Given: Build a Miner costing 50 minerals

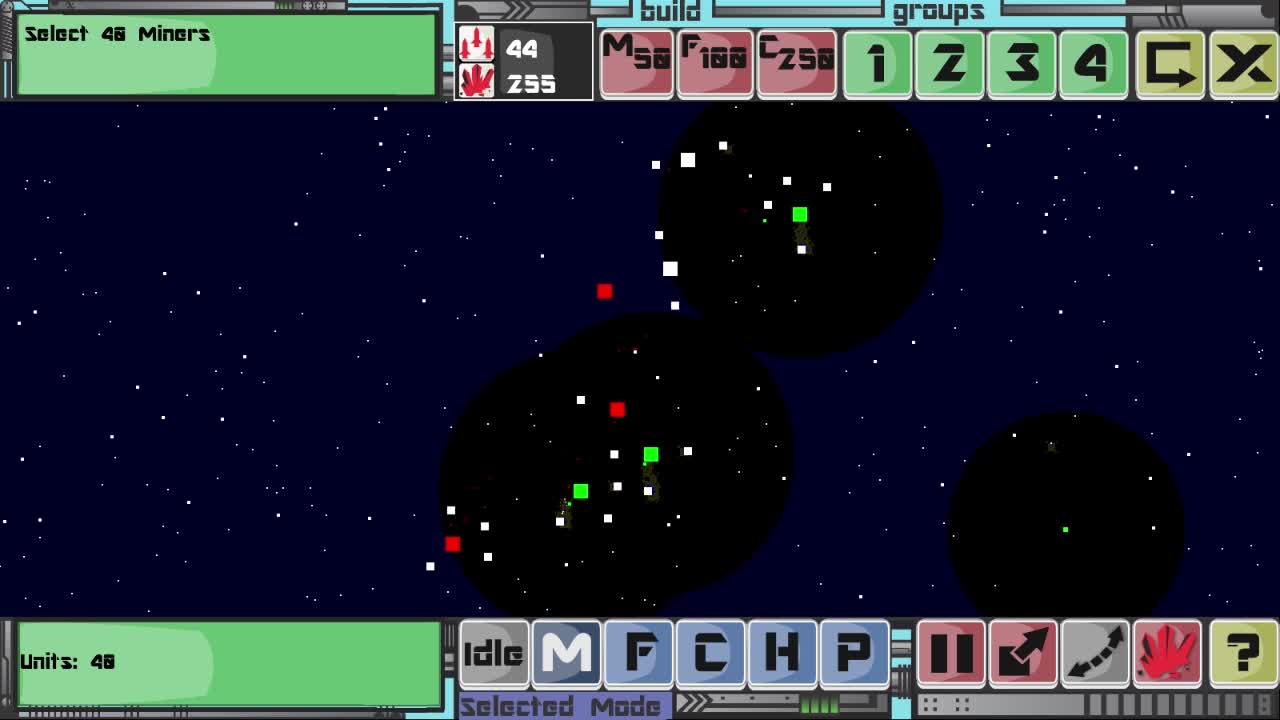Looking at the screenshot, I should point(636,62).
